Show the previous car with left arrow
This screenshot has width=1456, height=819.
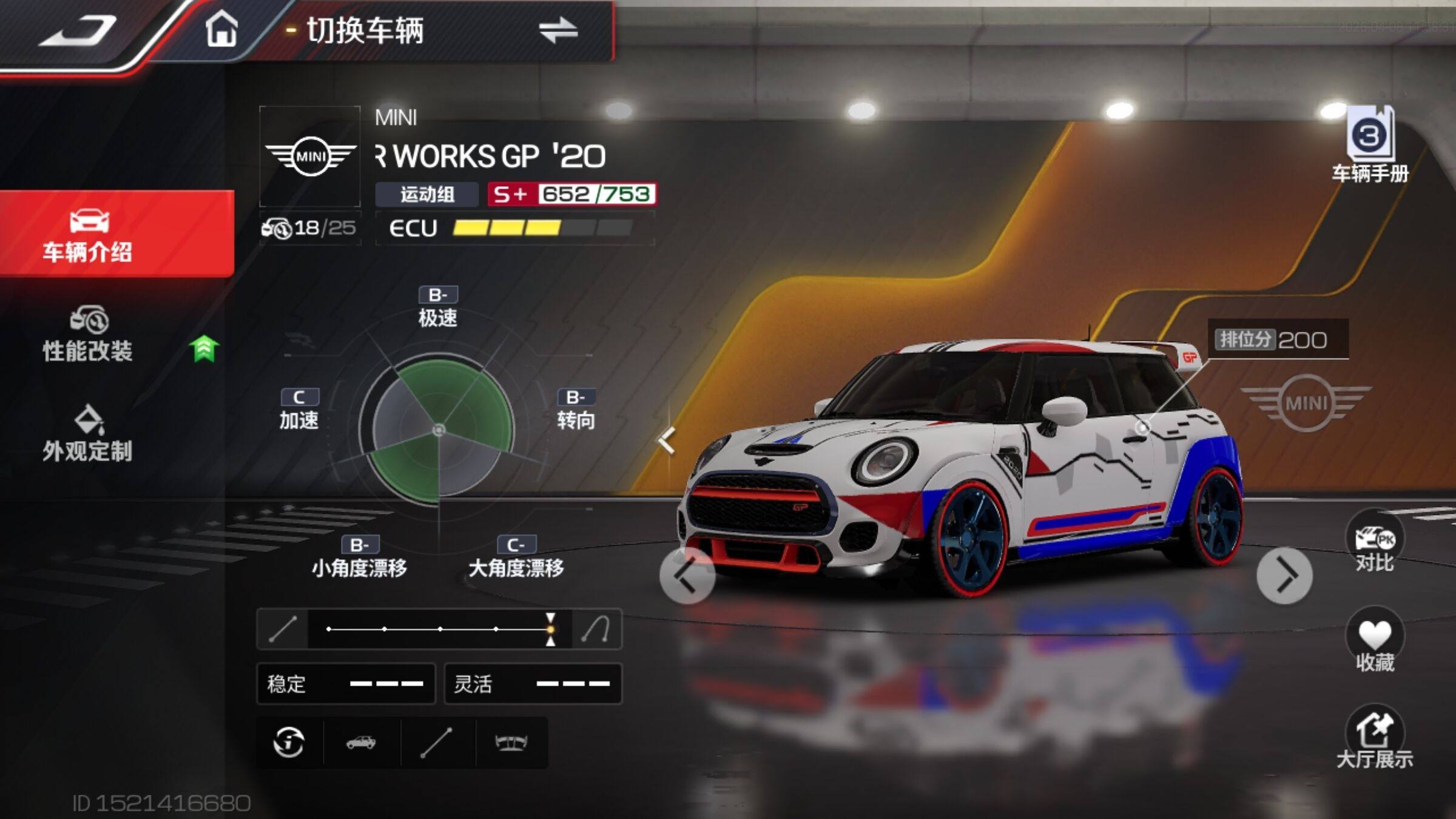(x=687, y=576)
